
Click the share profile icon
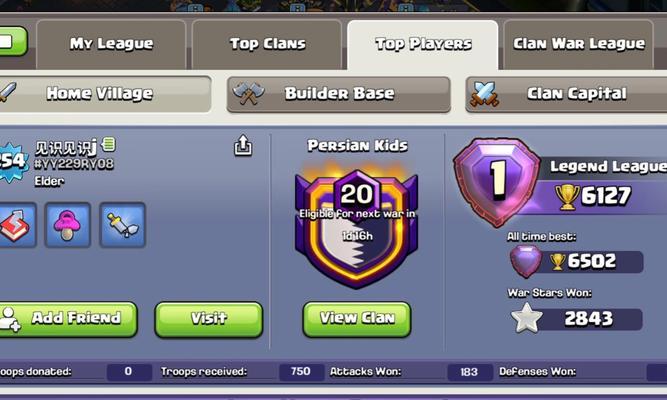tap(243, 146)
